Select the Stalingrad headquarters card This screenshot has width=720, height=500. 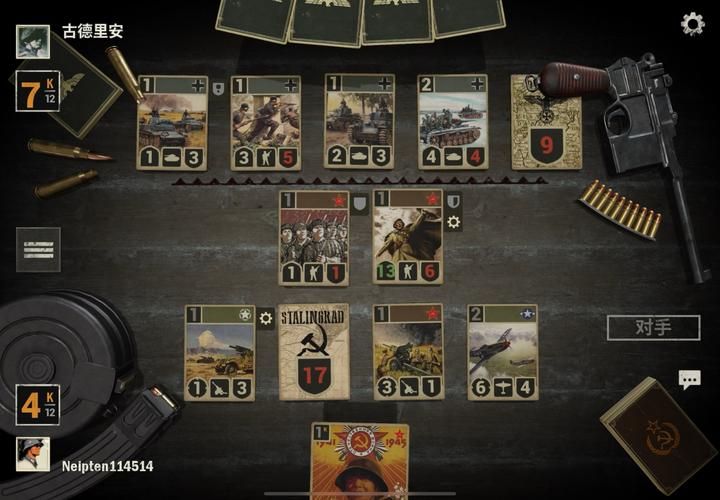click(314, 351)
